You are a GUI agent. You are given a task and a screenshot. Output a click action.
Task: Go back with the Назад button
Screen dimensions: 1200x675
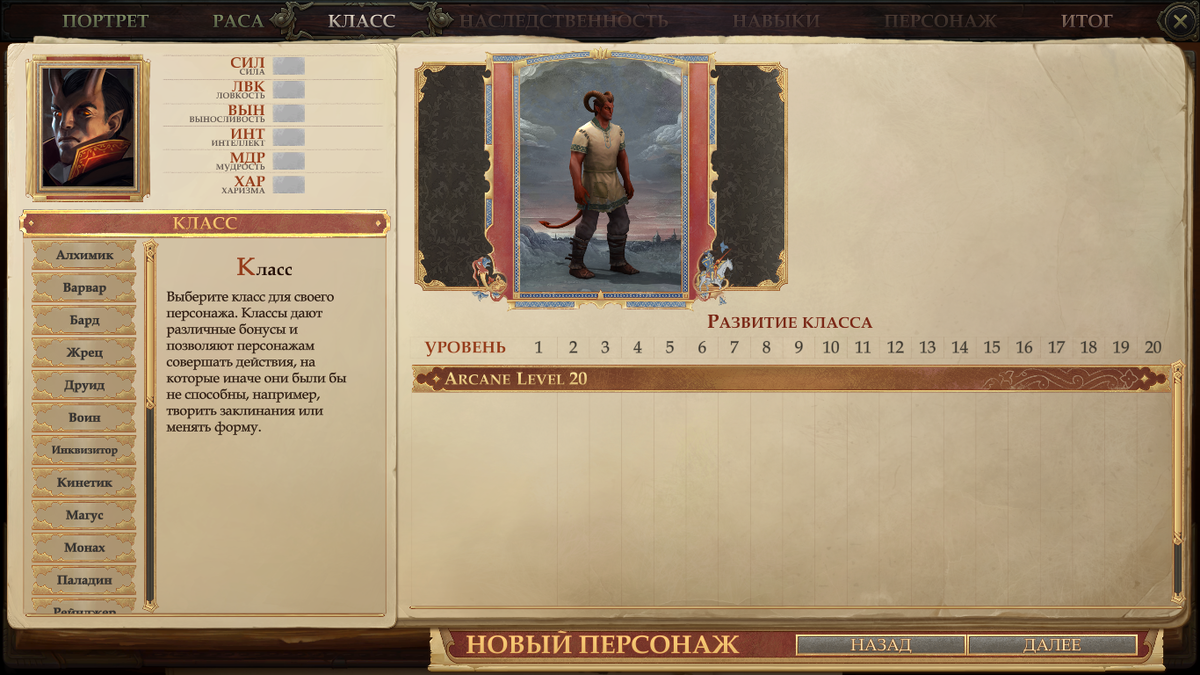(x=880, y=645)
